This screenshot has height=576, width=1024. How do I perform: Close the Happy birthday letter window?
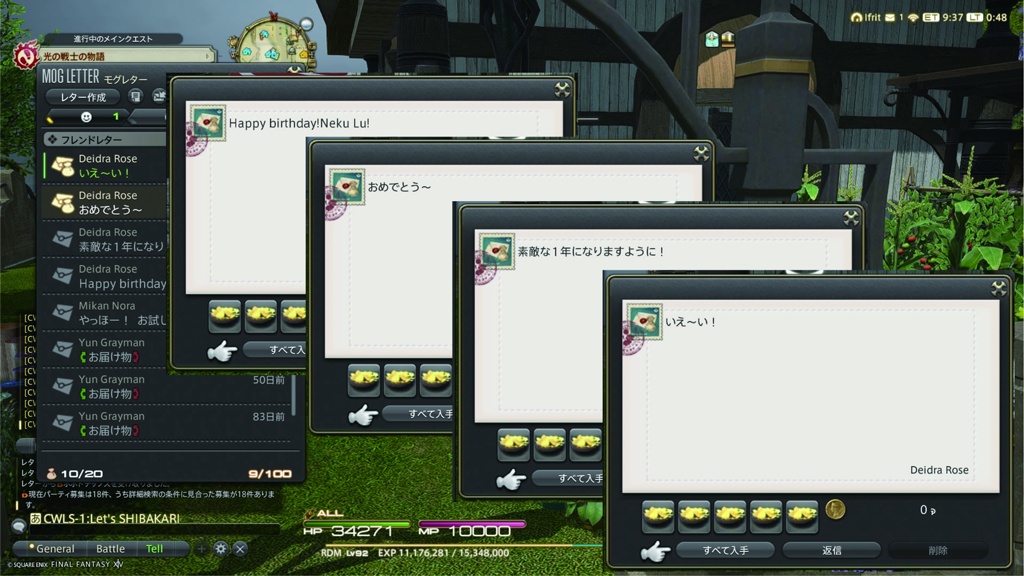(x=562, y=89)
